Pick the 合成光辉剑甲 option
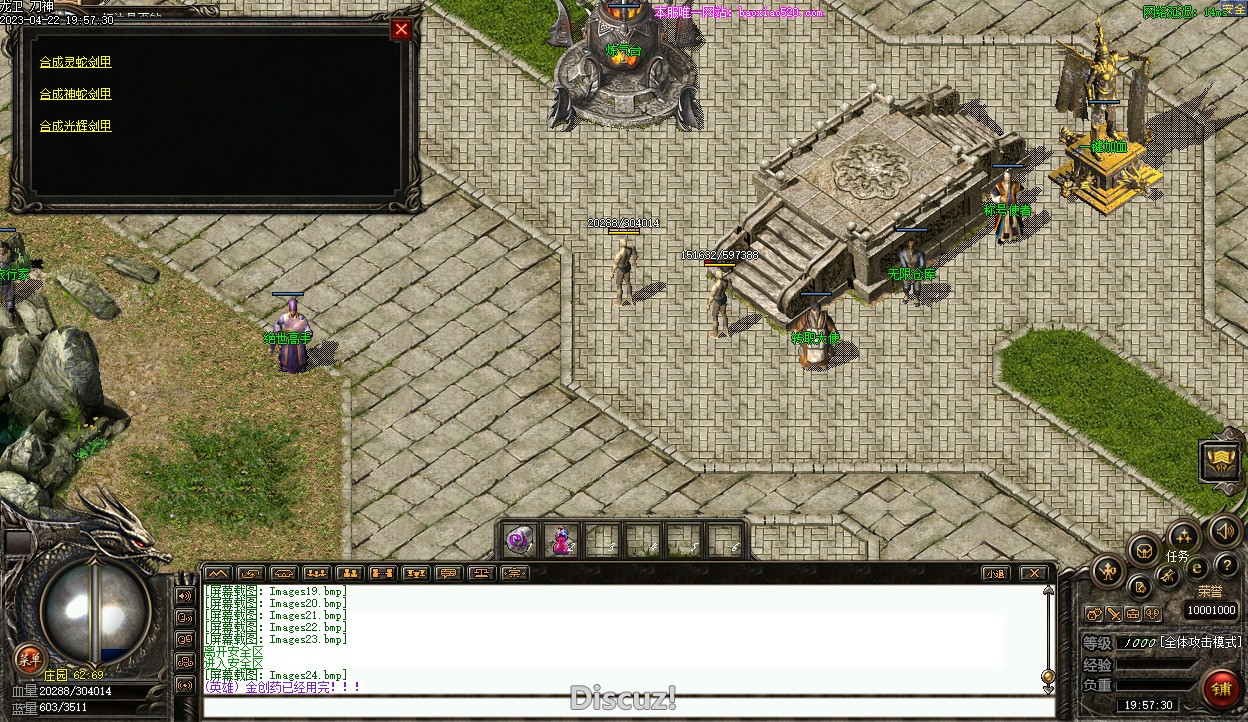 point(76,126)
